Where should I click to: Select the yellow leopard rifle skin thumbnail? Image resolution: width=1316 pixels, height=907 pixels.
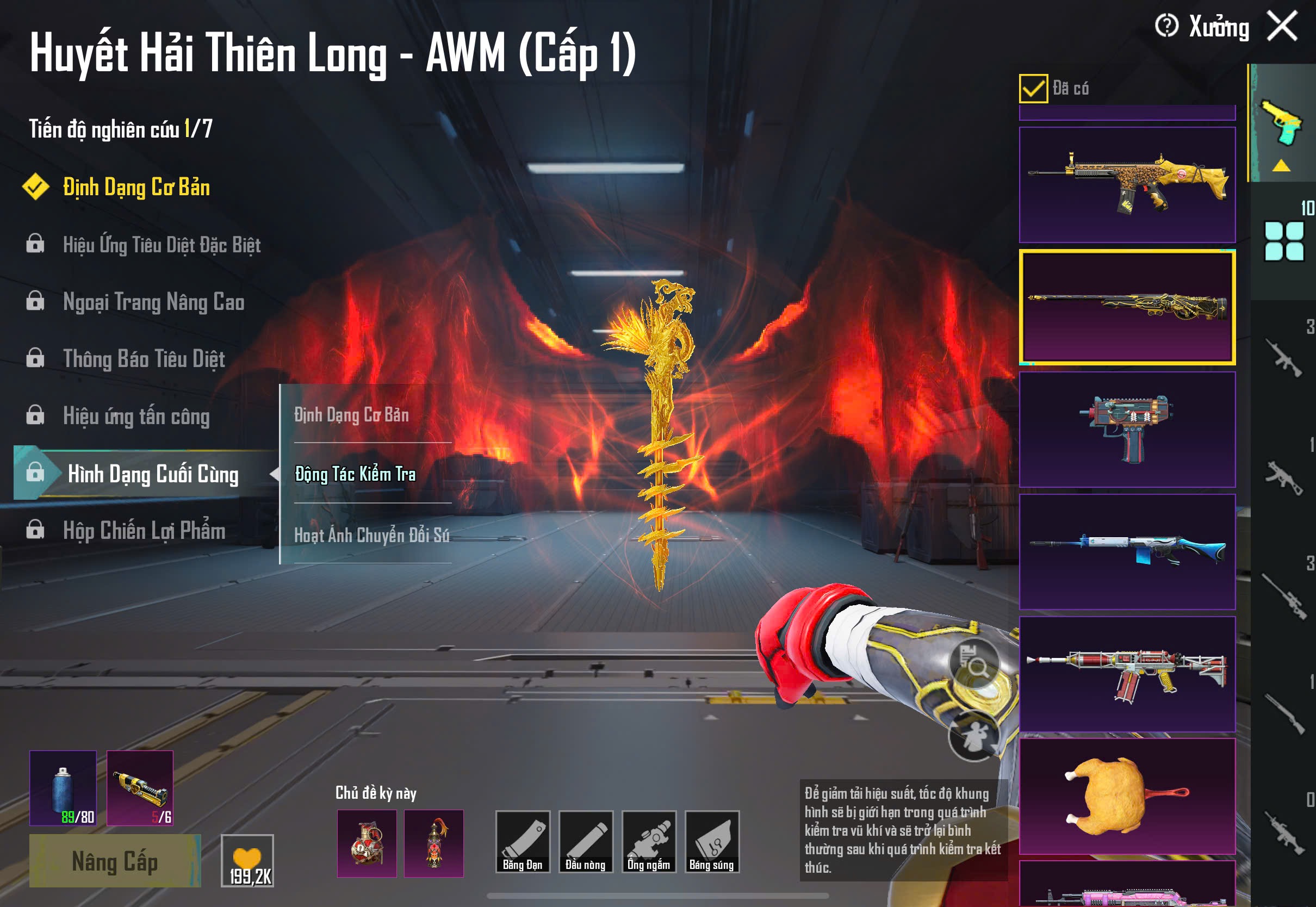point(1127,185)
